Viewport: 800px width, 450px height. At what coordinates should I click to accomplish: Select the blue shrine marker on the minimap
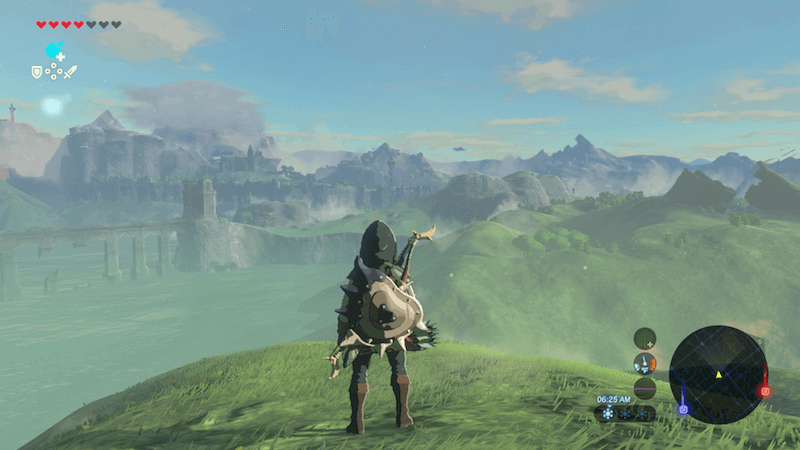684,408
